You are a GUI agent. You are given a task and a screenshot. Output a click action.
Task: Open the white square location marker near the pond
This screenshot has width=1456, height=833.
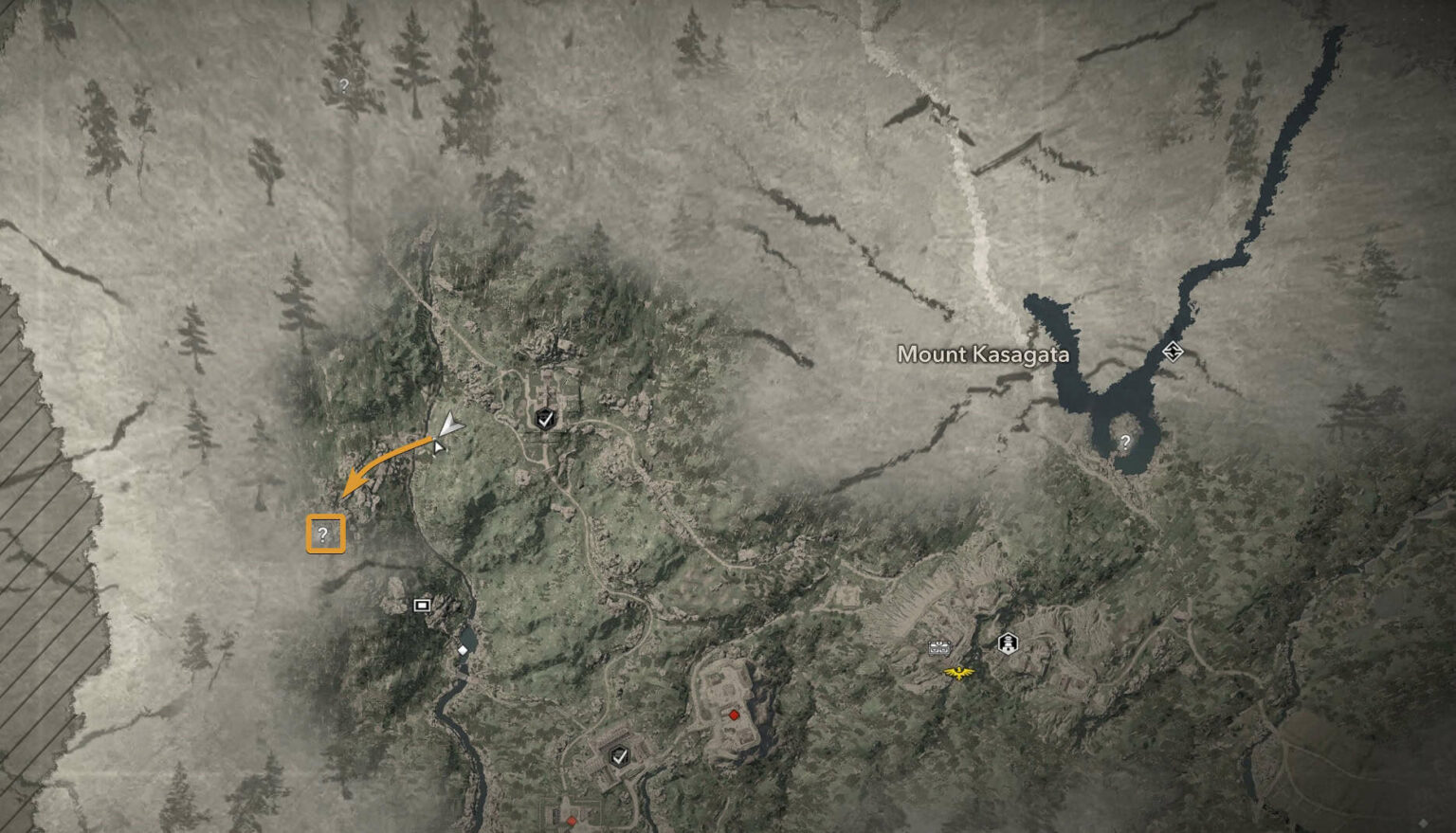coord(420,604)
